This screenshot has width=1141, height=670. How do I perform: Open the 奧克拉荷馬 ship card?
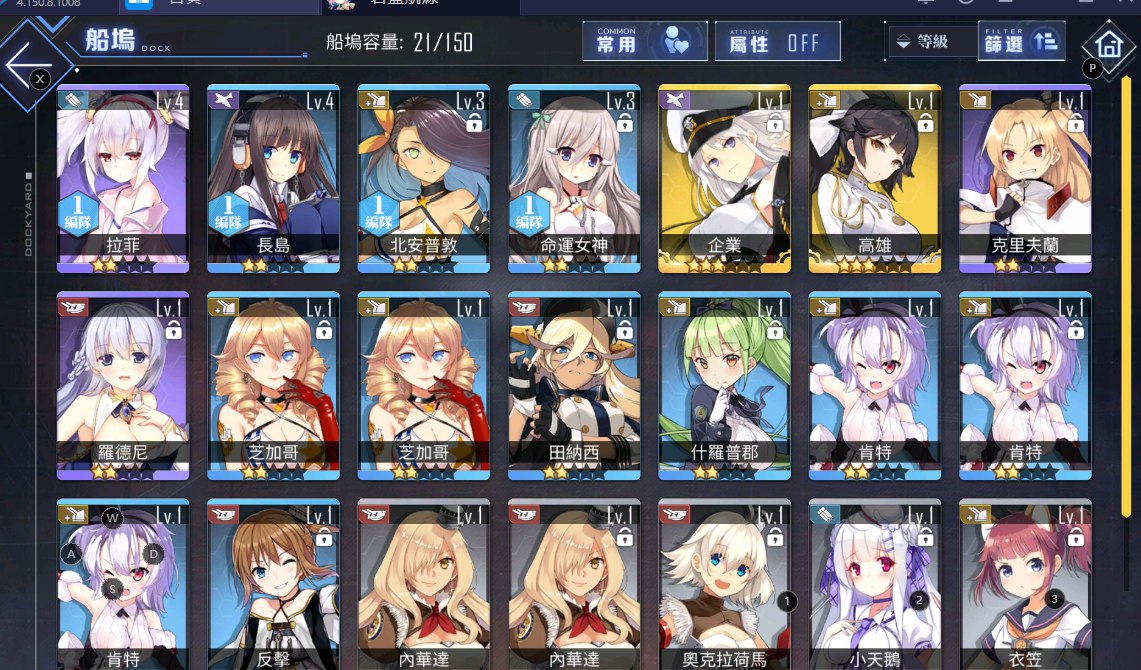point(724,585)
